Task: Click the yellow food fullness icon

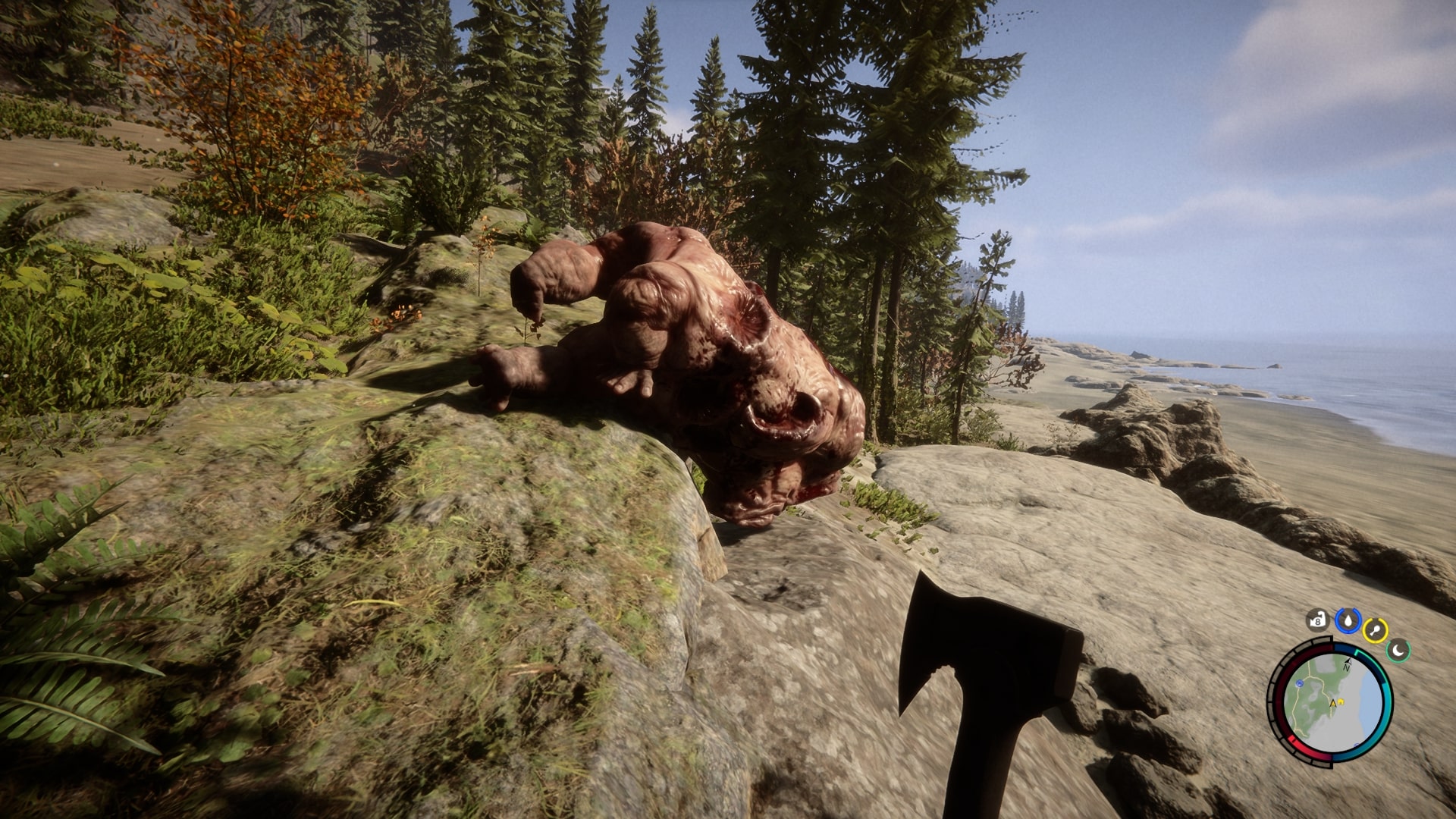Action: [x=1374, y=630]
